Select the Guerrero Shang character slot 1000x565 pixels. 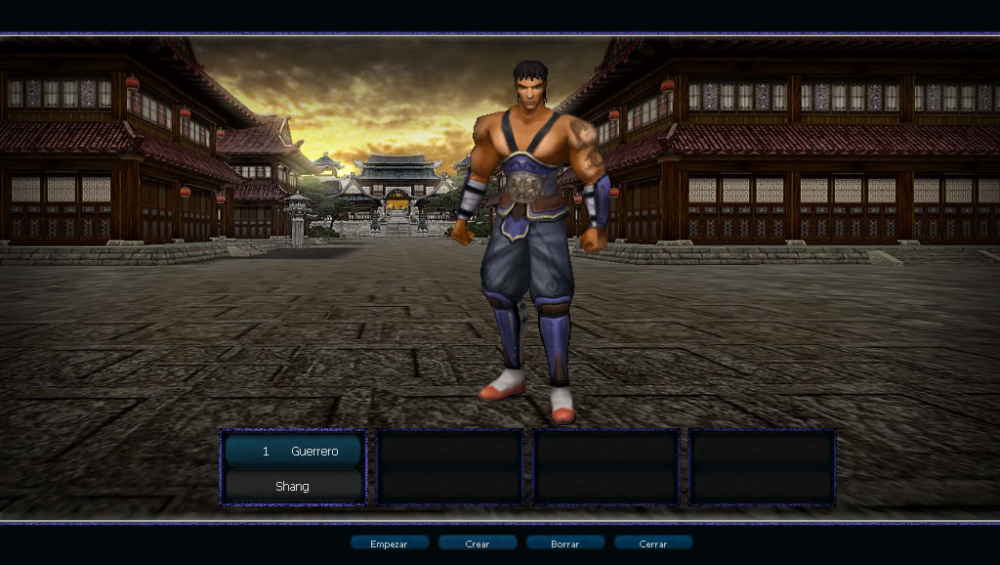click(293, 468)
